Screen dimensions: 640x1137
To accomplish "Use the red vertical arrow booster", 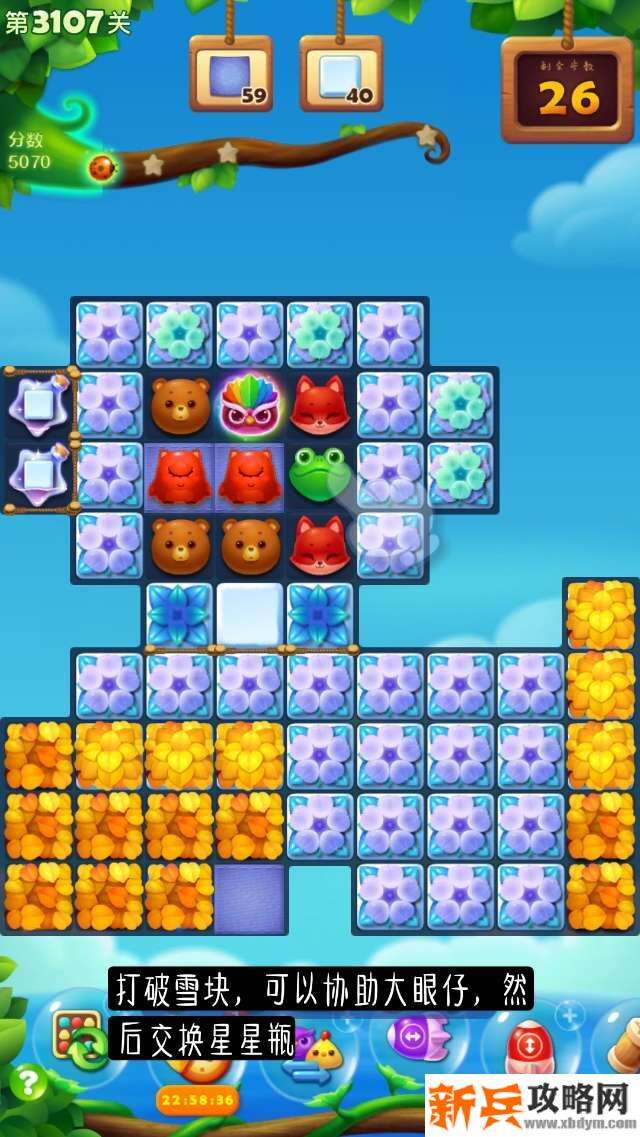I will (524, 1045).
